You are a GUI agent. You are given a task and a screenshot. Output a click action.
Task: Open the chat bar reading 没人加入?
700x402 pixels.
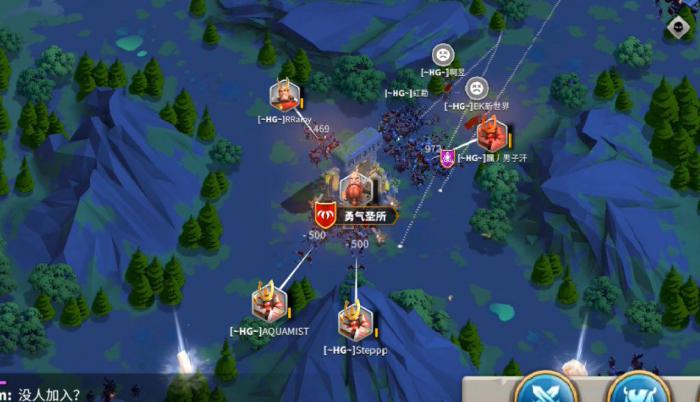coord(60,394)
